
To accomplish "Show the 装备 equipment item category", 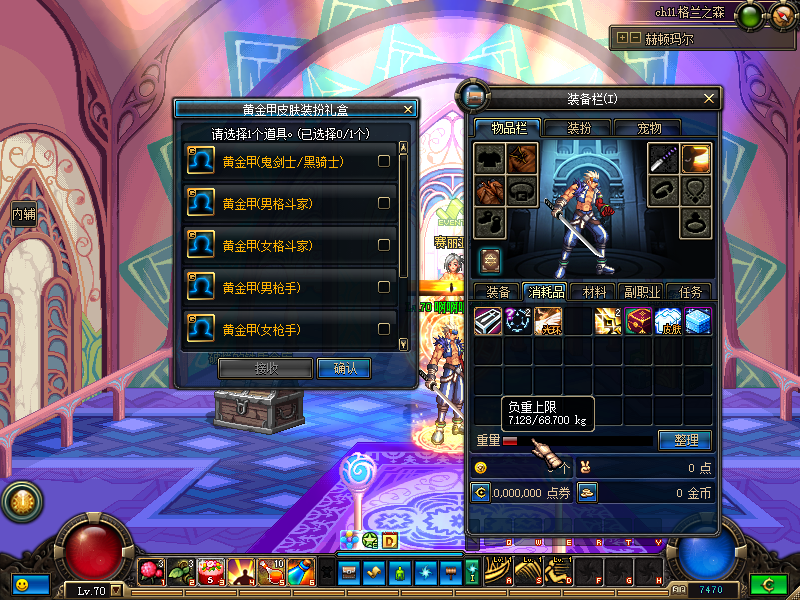I will pos(497,292).
